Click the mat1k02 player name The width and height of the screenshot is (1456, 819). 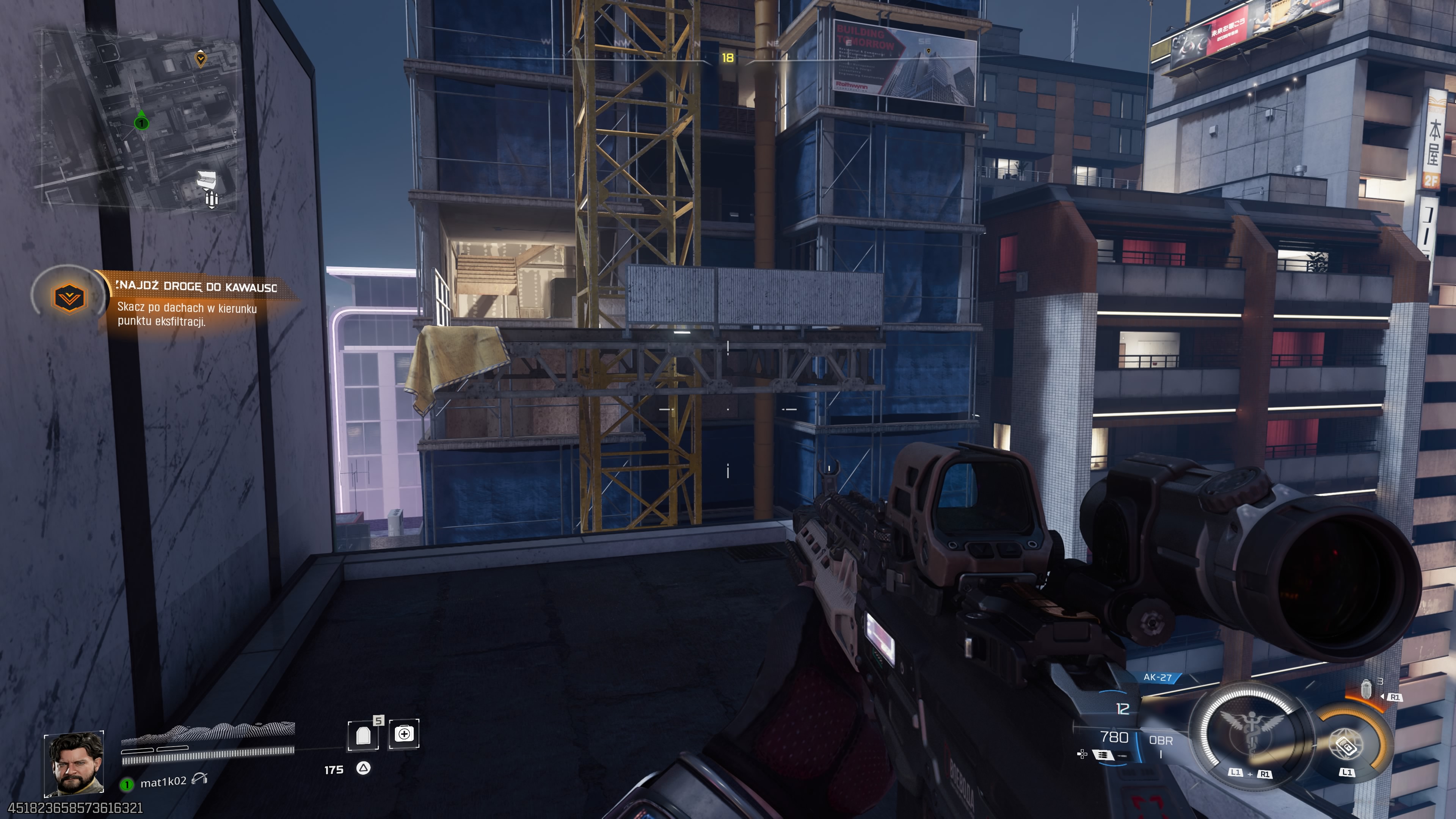click(163, 782)
